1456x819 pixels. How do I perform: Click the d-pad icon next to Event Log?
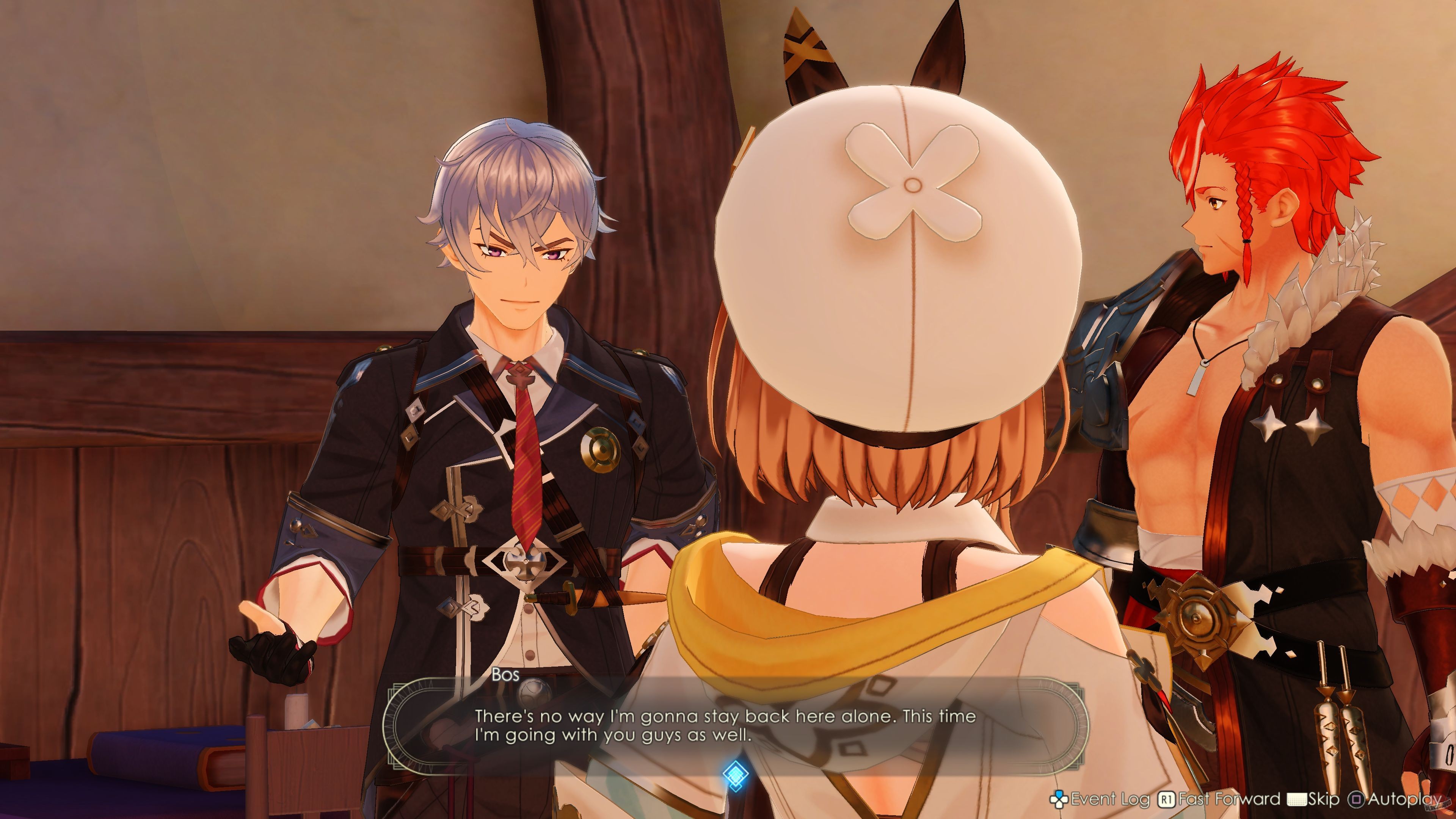[1060, 799]
